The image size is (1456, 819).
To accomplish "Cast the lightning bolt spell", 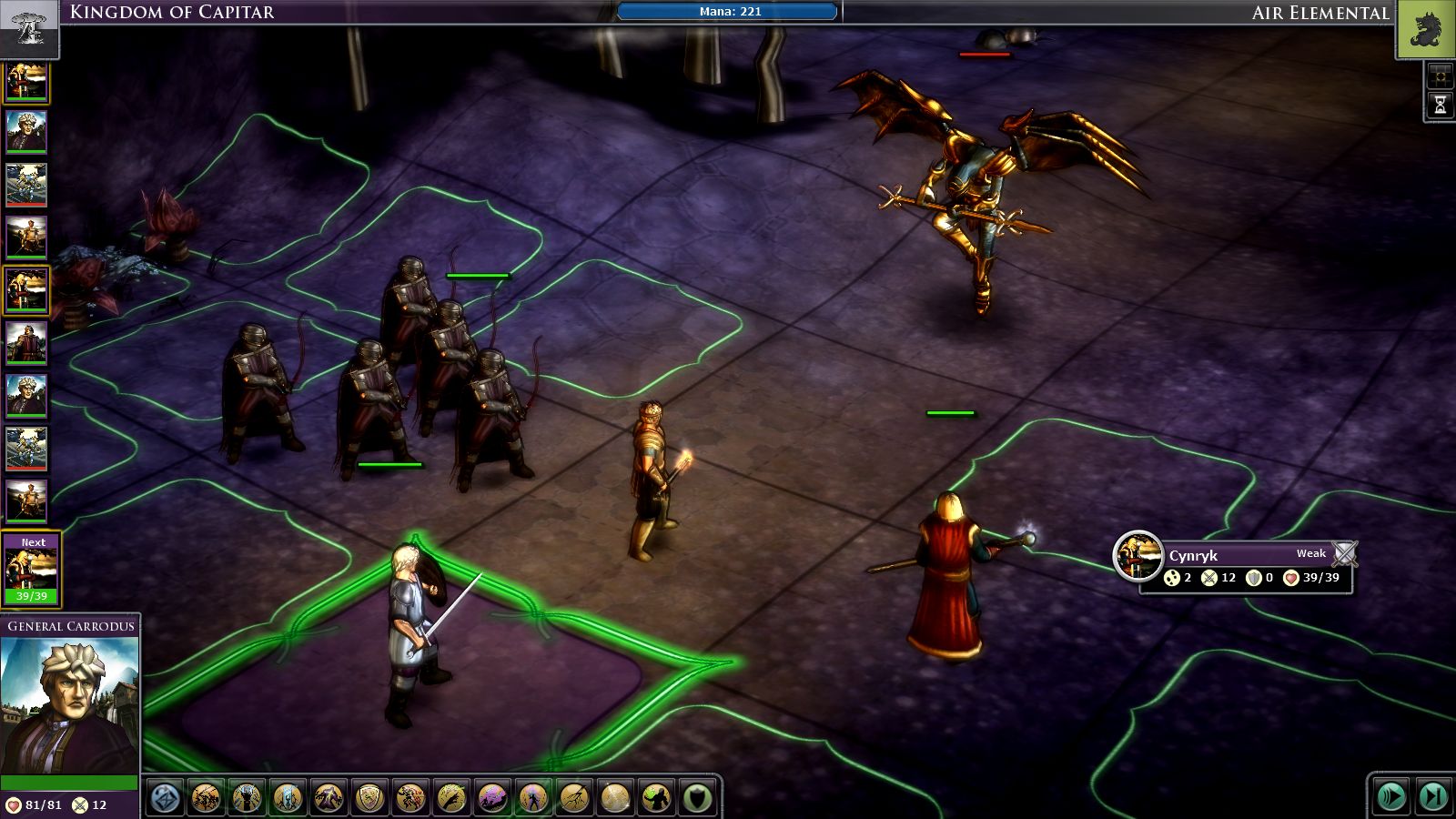I will coord(574,798).
